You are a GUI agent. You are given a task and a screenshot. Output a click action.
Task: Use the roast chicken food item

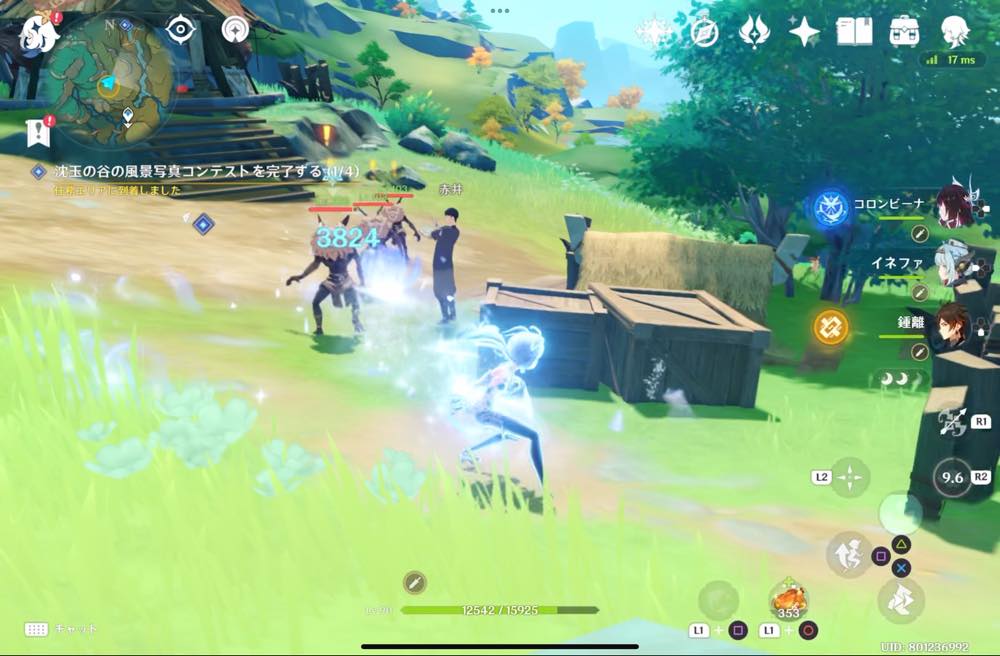pos(788,600)
